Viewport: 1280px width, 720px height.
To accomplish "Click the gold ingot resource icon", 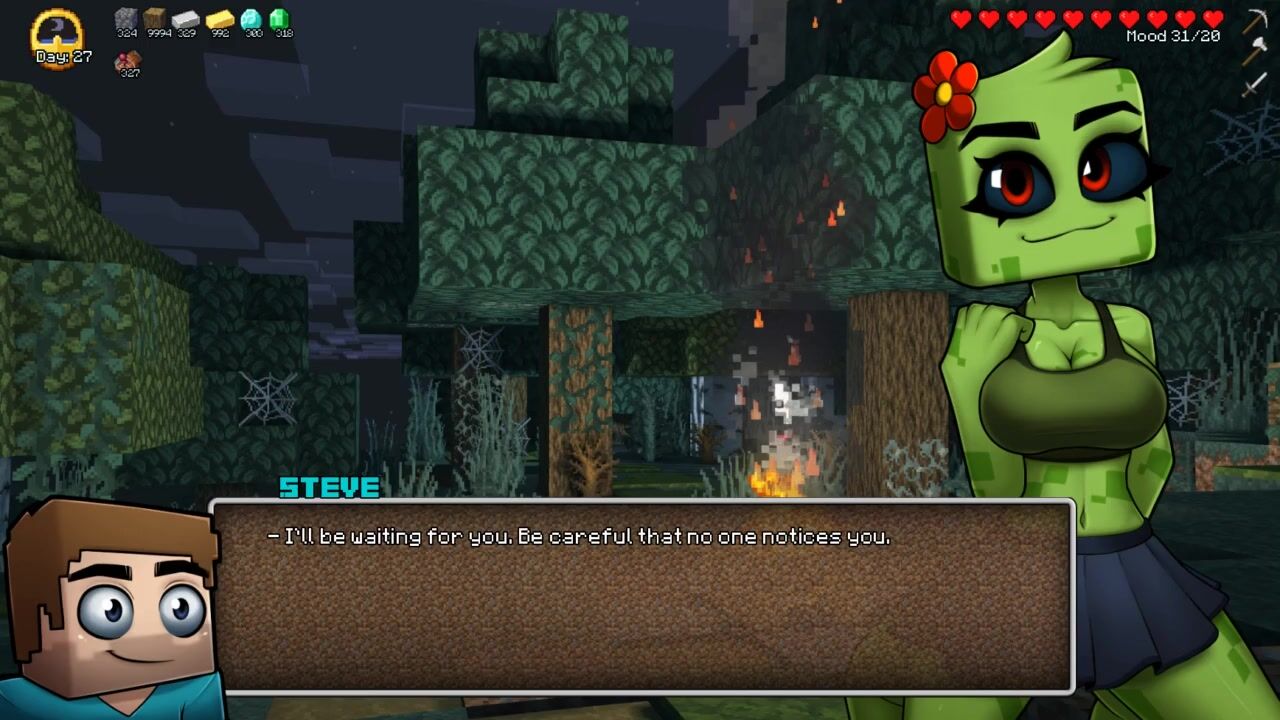I will tap(220, 19).
